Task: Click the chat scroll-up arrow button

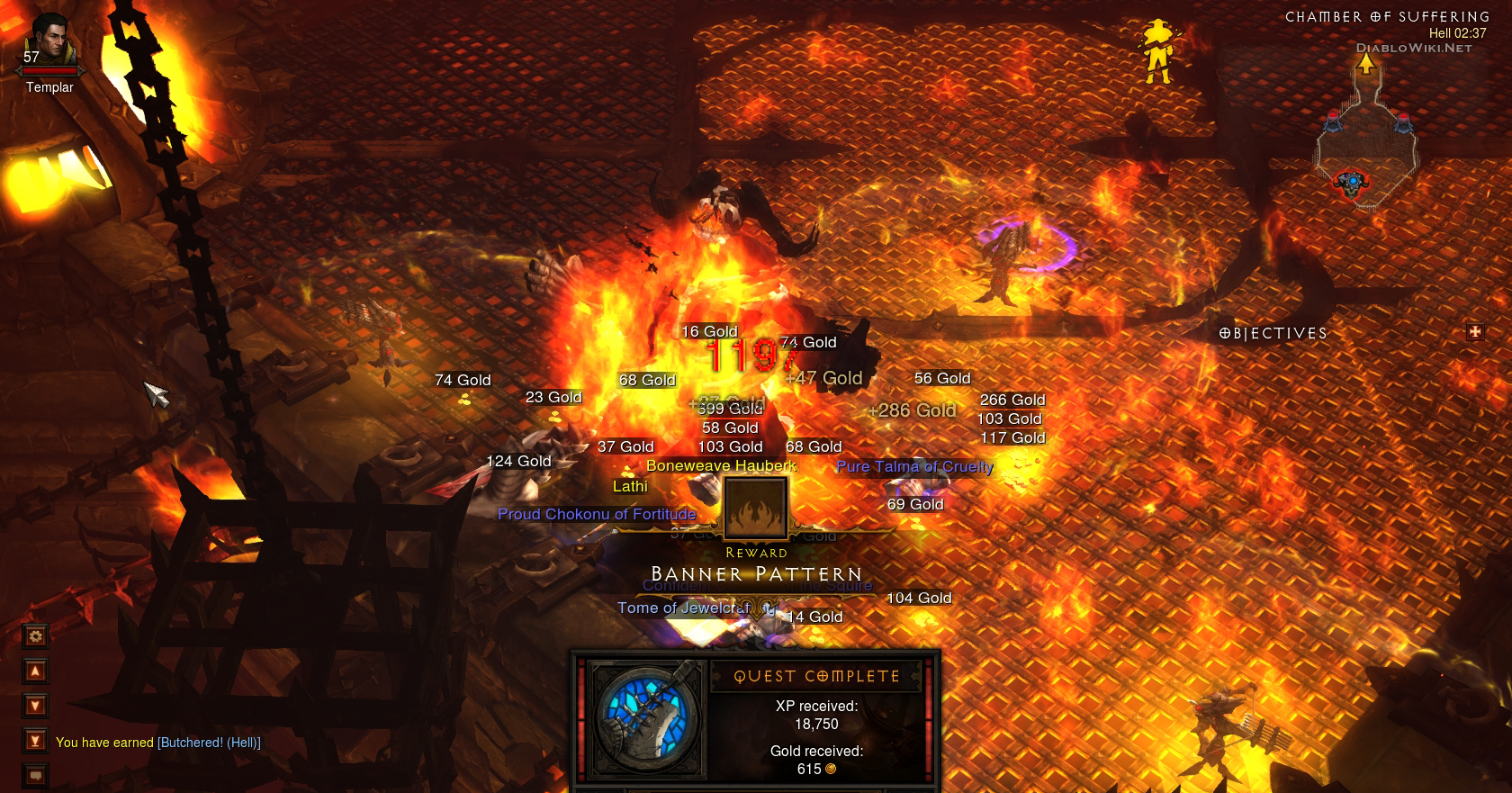Action: 35,671
